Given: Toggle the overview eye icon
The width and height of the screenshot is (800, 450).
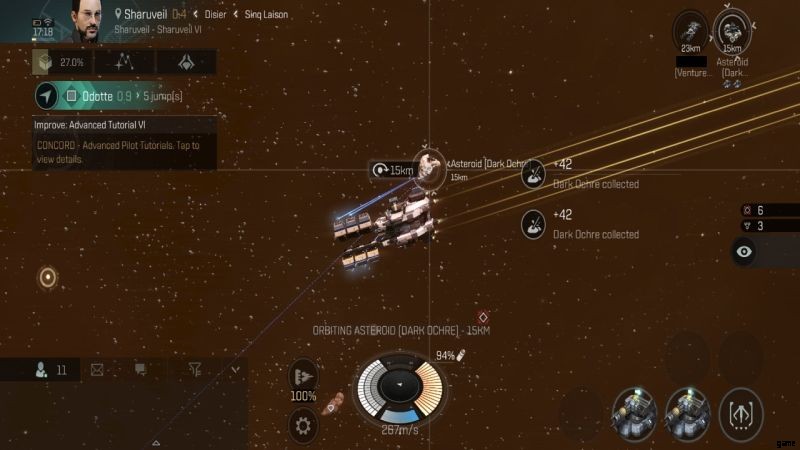Looking at the screenshot, I should point(745,253).
